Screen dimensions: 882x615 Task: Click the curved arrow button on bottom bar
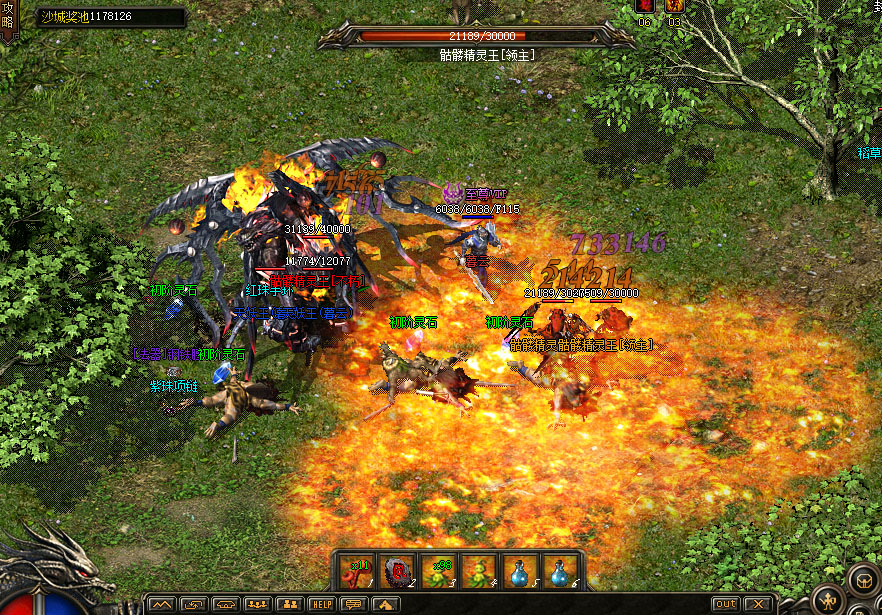point(194,604)
